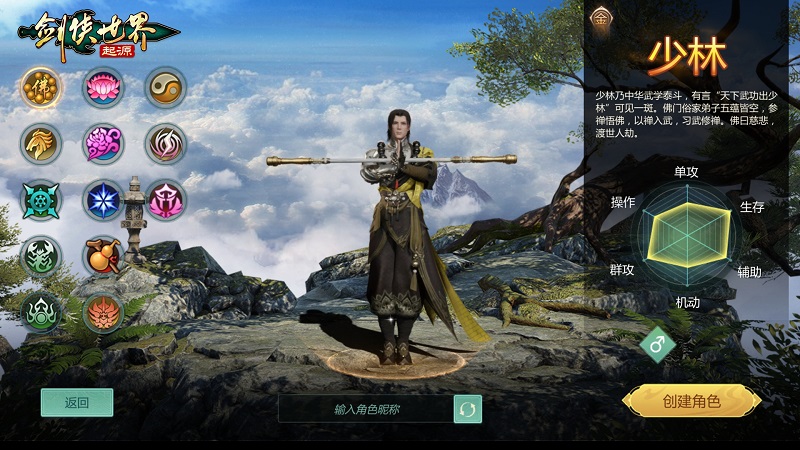The width and height of the screenshot is (800, 450).
Task: Select the pink demon mask class icon
Action: point(165,200)
